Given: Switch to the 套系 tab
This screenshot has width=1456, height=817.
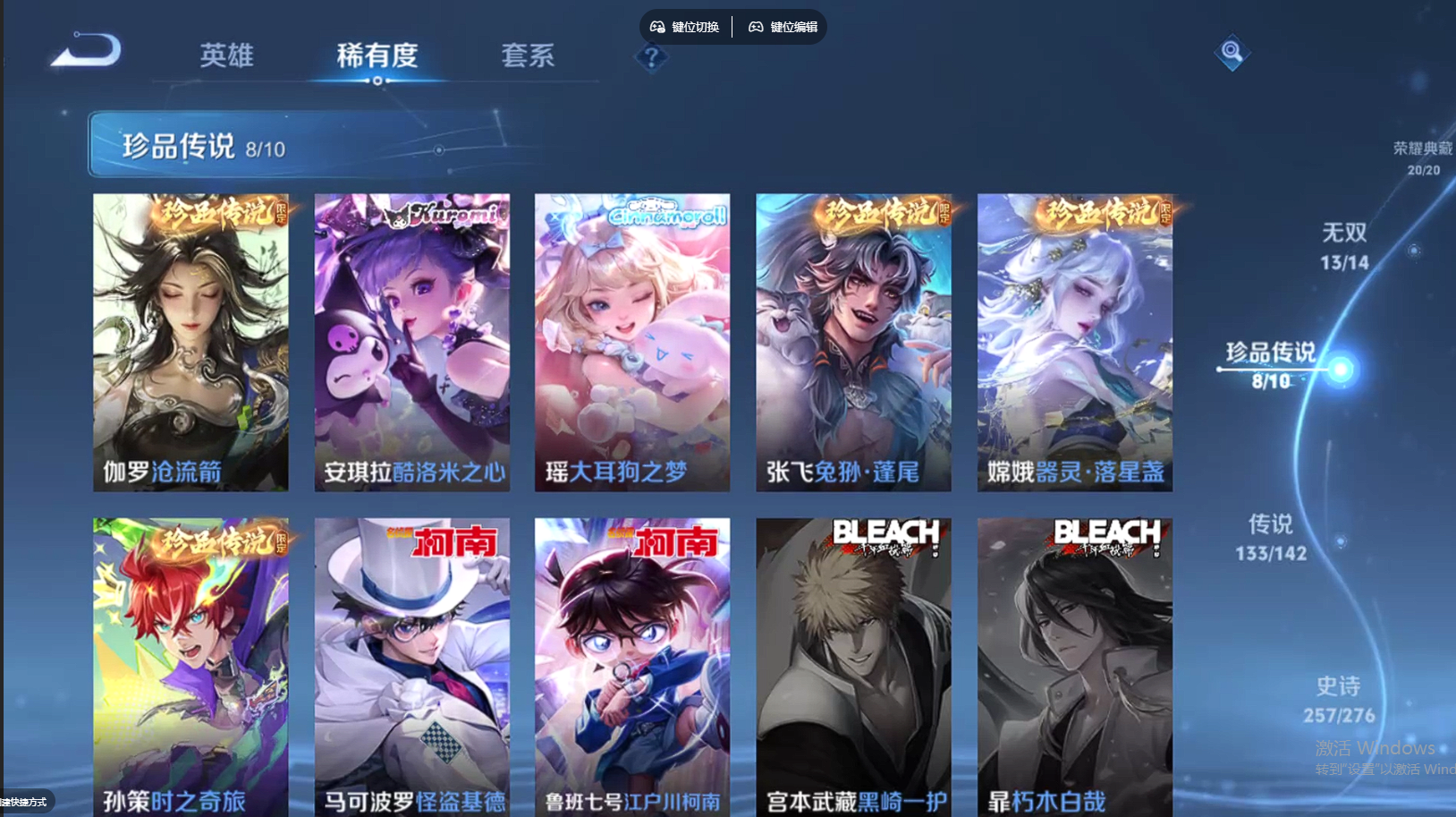Looking at the screenshot, I should pos(528,55).
